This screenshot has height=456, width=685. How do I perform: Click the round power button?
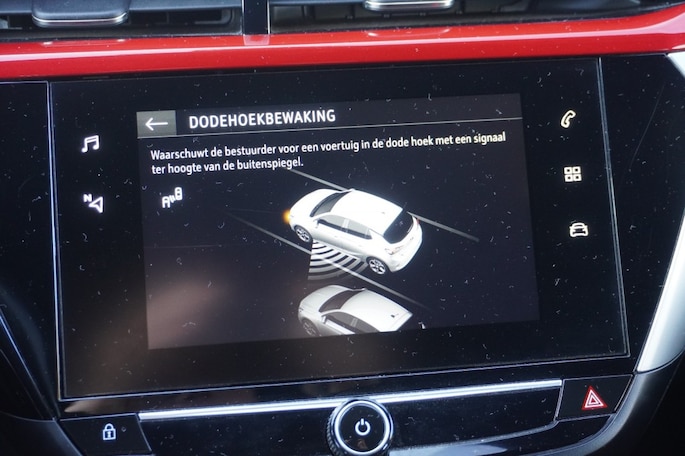362,427
